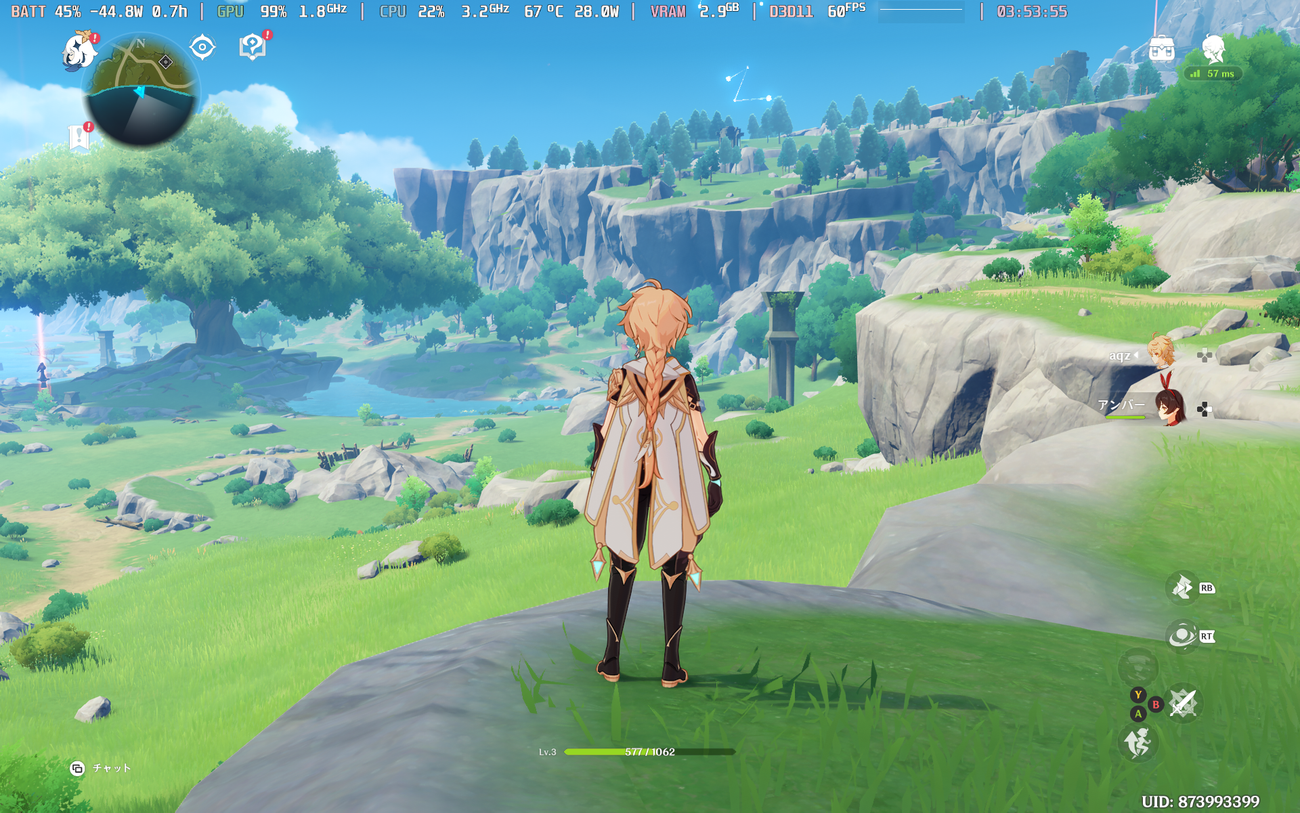Switch to party member aqz
Viewport: 1300px width, 813px height.
[1161, 352]
